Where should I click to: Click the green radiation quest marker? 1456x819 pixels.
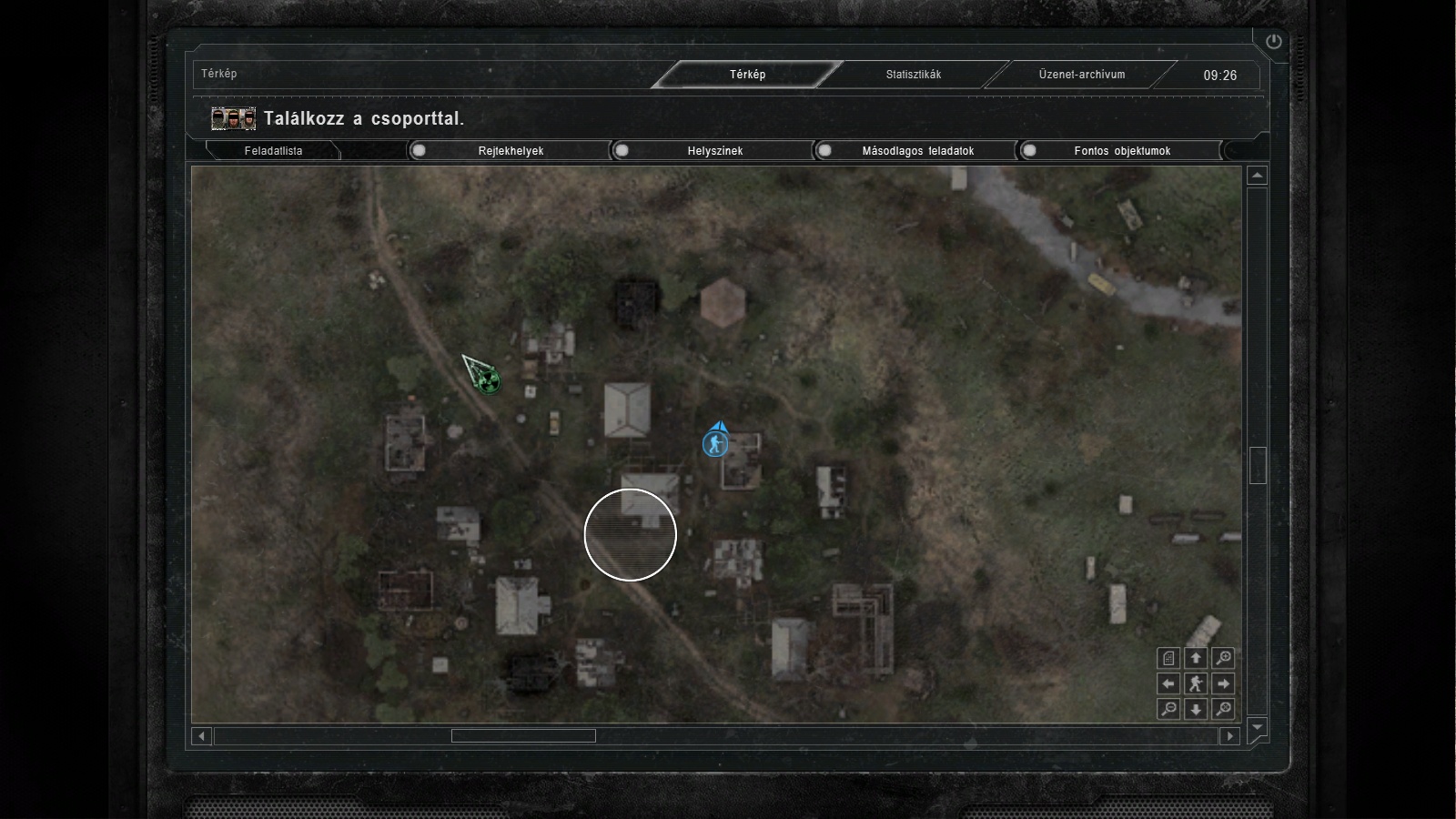[x=488, y=379]
